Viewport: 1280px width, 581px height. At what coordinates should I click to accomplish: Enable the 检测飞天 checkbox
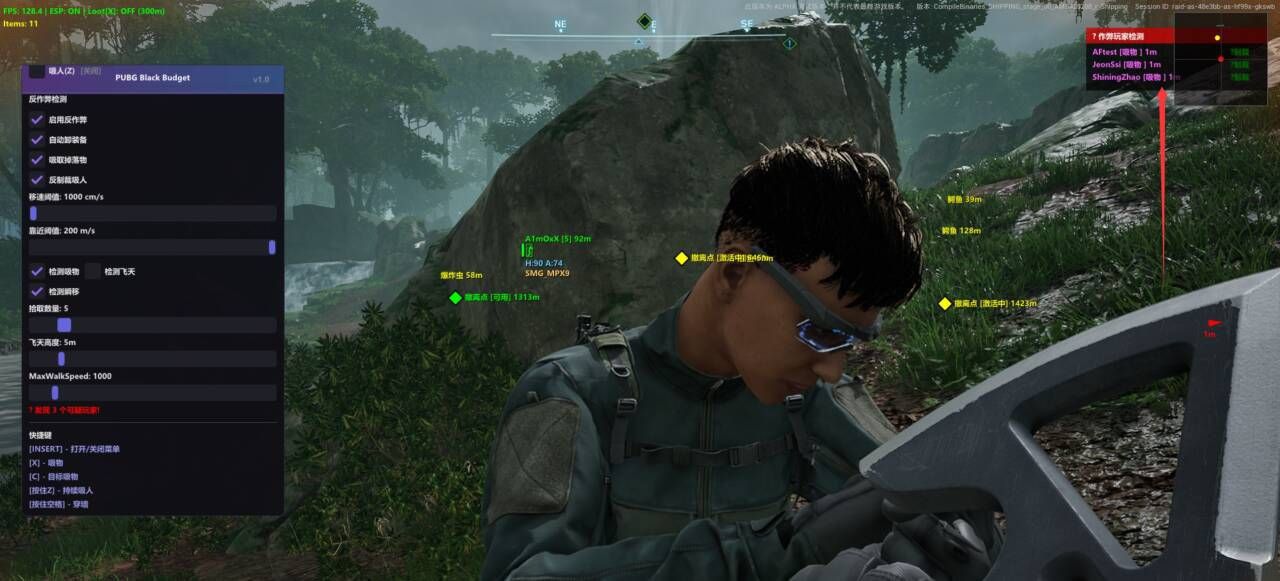tap(93, 271)
